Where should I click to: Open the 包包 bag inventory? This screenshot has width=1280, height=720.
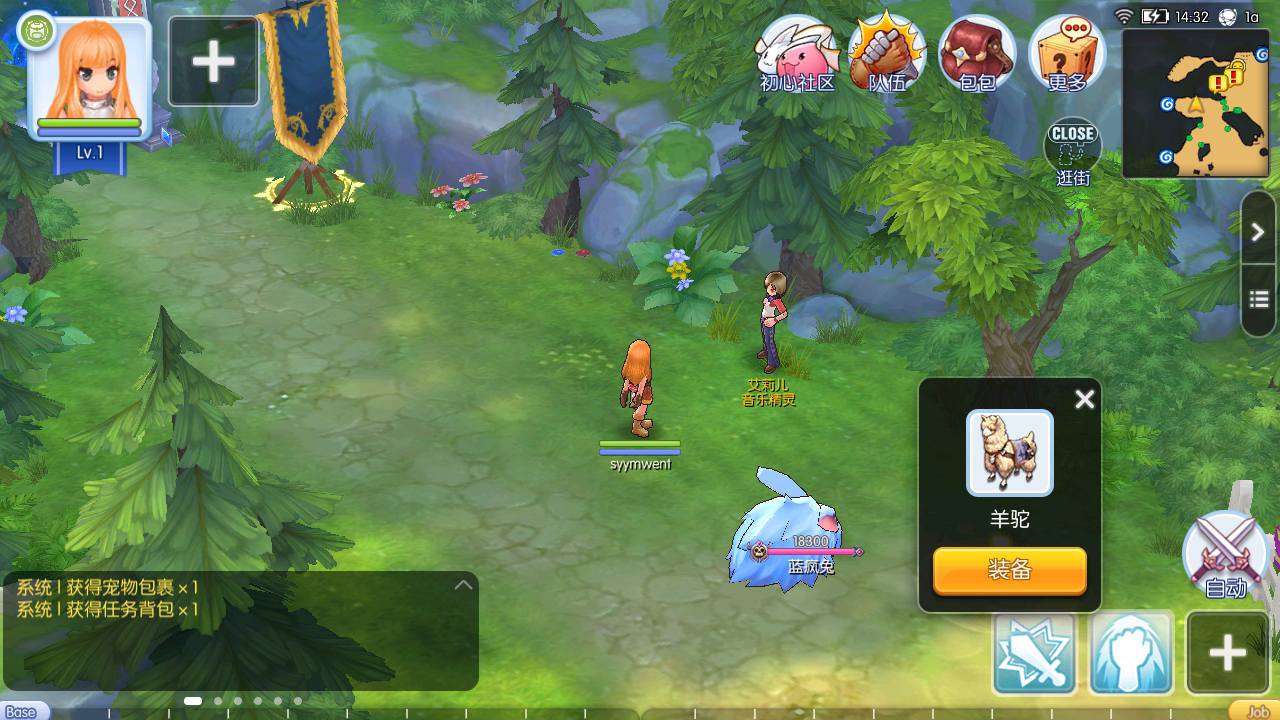977,53
